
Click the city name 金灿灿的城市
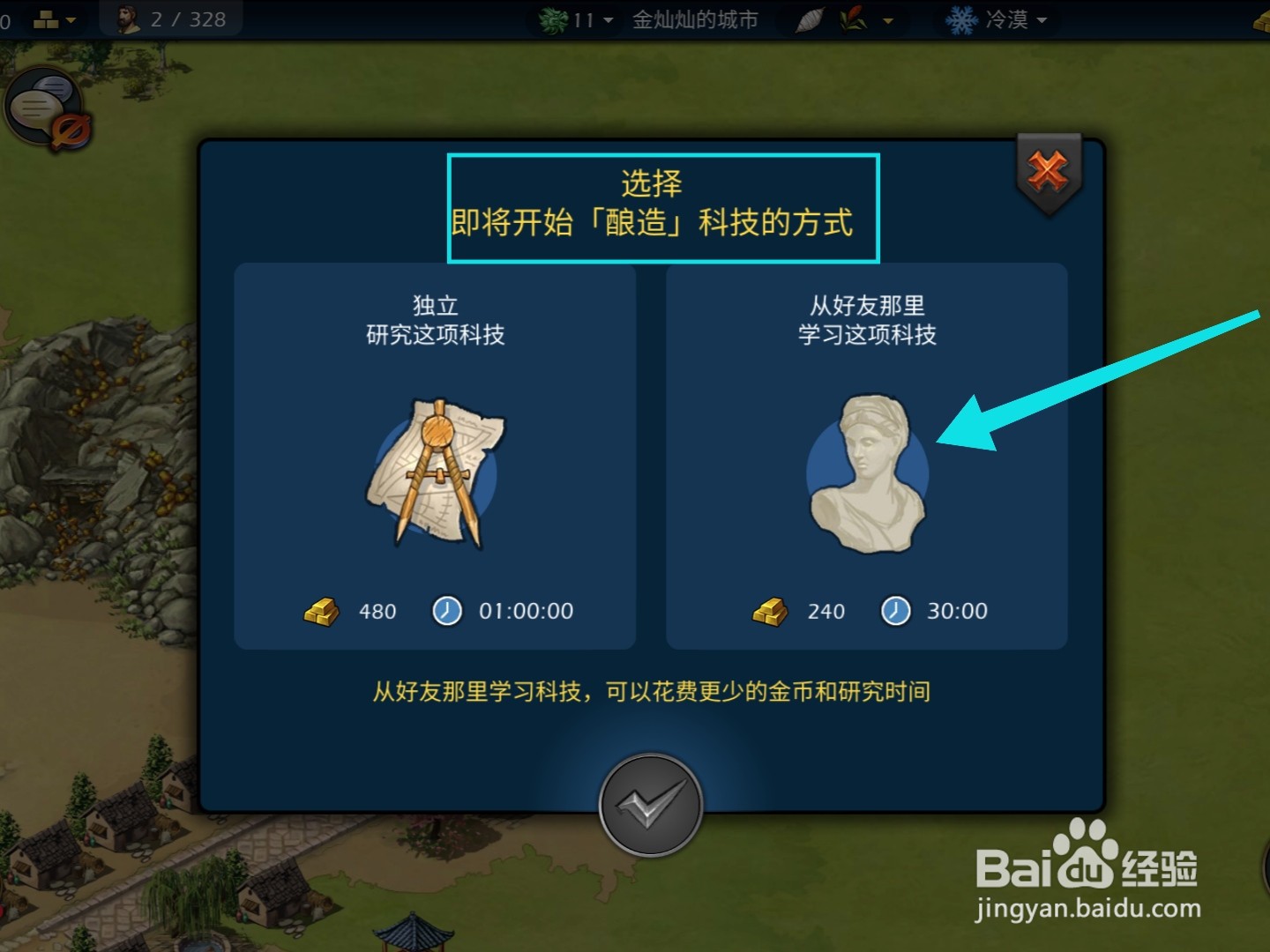(x=693, y=21)
